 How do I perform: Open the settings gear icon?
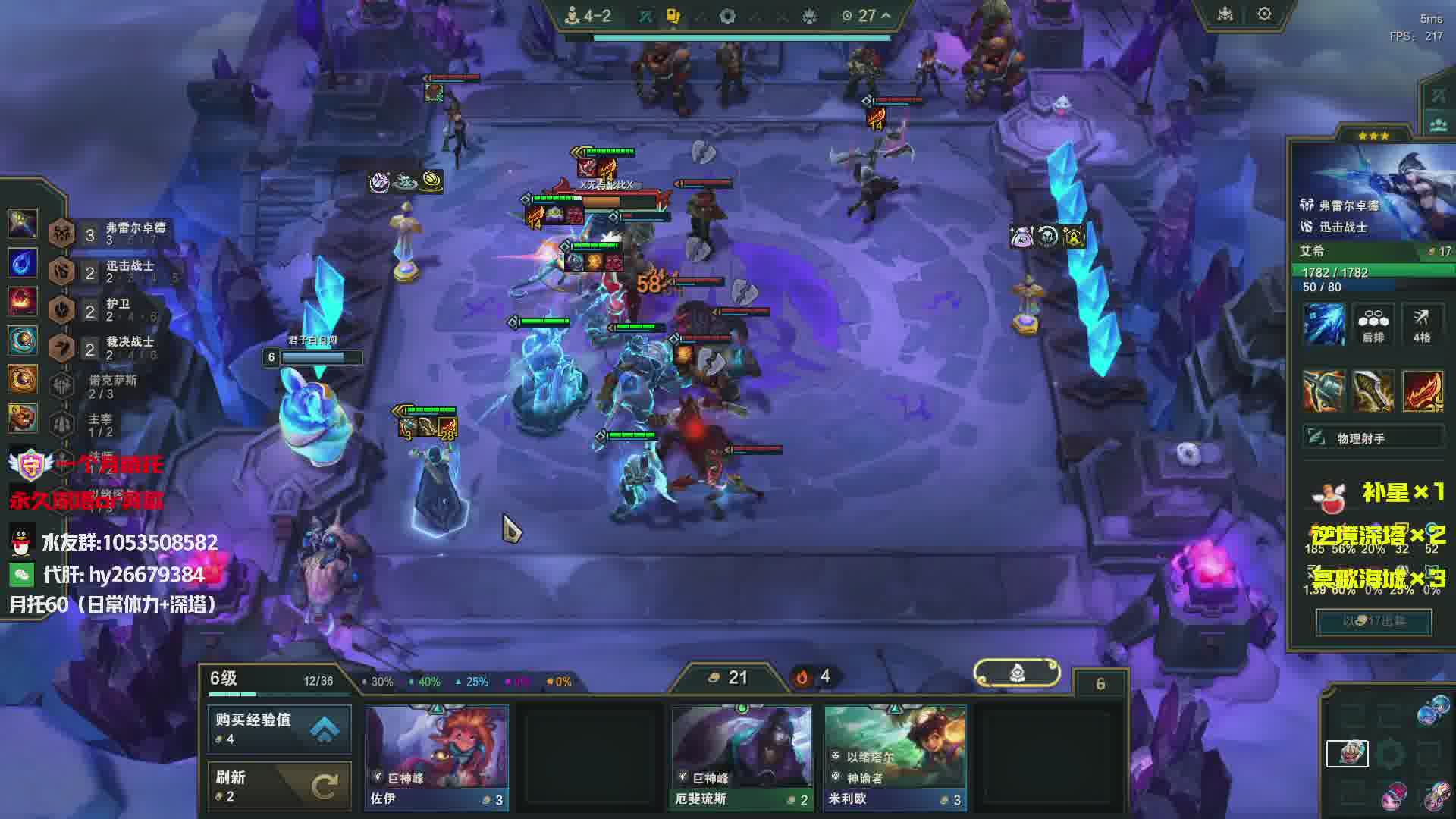[1264, 14]
